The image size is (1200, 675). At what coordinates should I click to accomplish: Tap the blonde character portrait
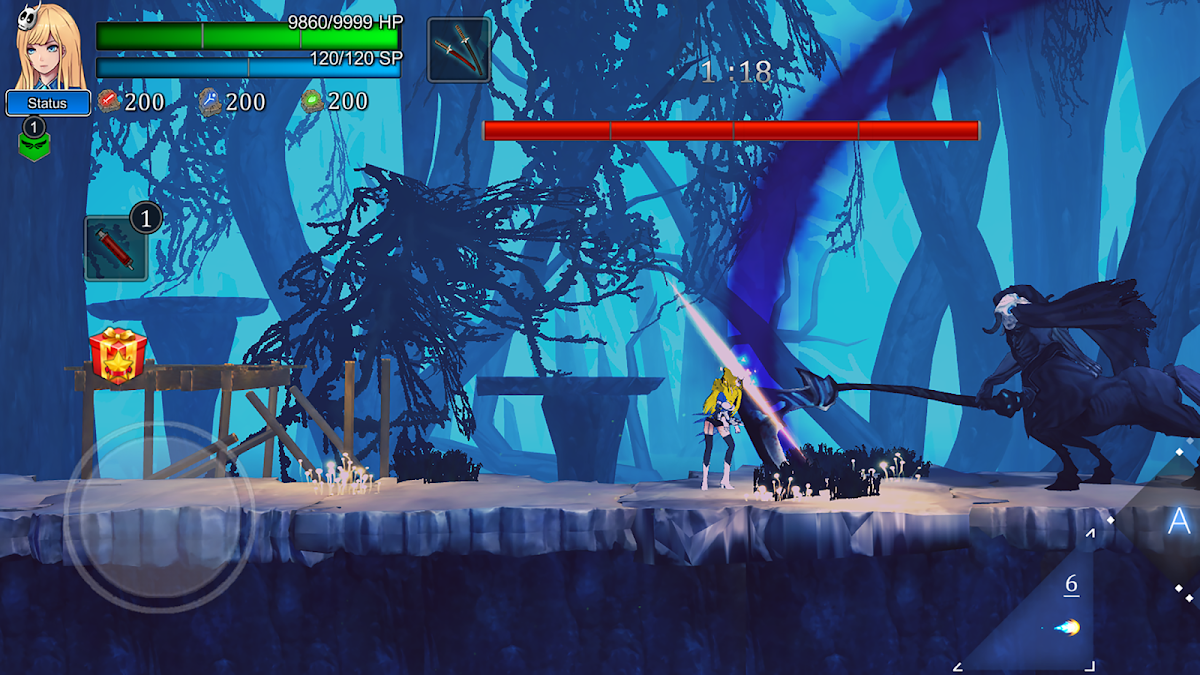tap(48, 47)
